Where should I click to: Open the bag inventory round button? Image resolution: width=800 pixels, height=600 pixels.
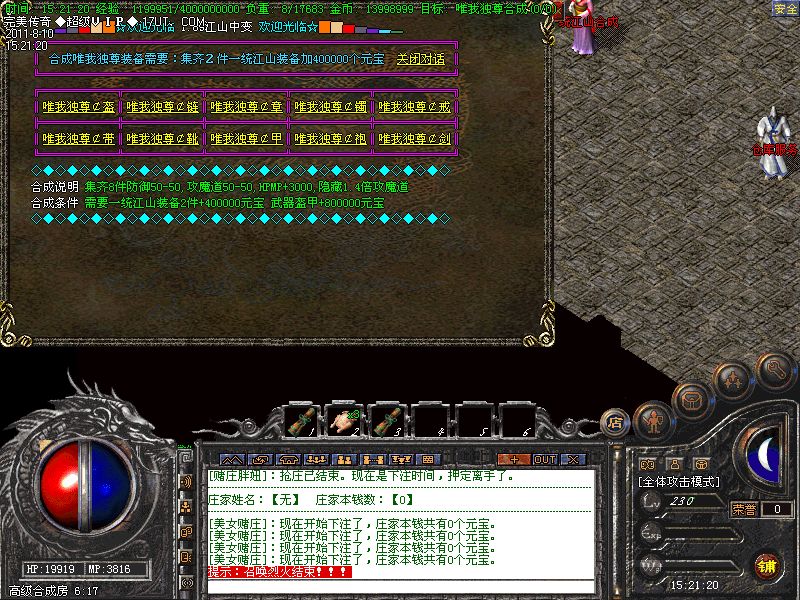click(690, 399)
